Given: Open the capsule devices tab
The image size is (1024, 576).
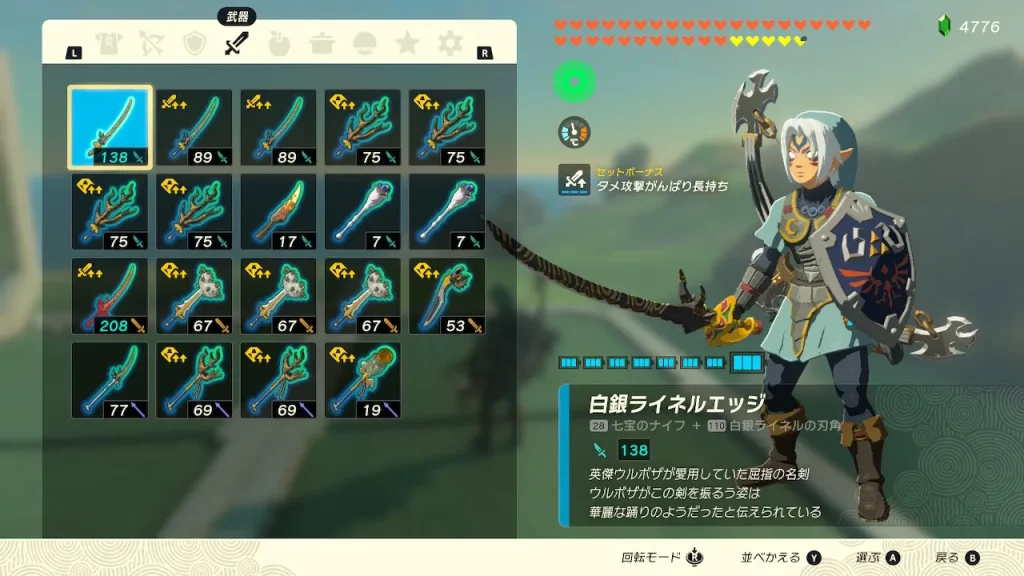Looking at the screenshot, I should [365, 44].
